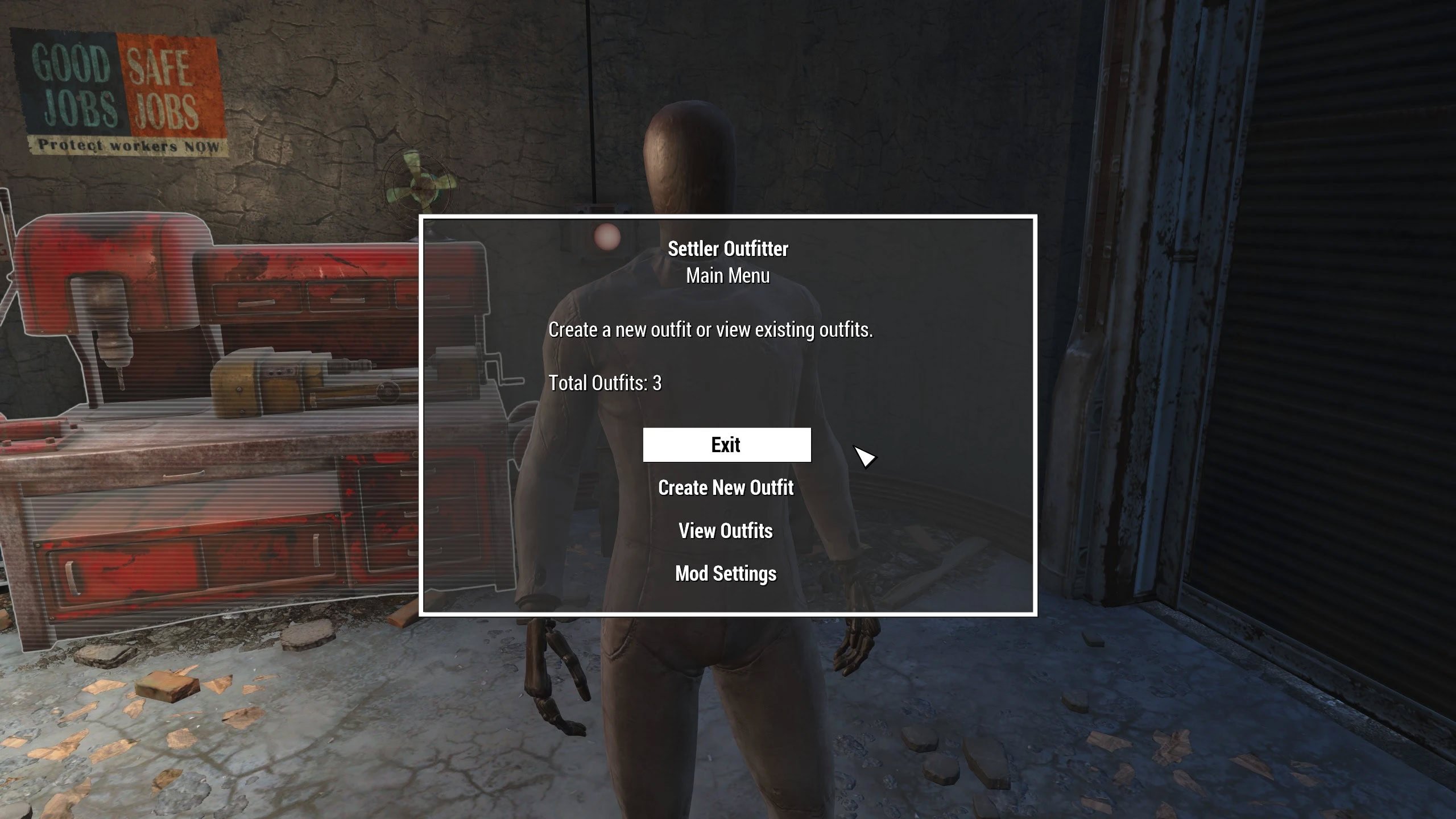Open Mod Settings
This screenshot has height=819, width=1456.
[726, 573]
